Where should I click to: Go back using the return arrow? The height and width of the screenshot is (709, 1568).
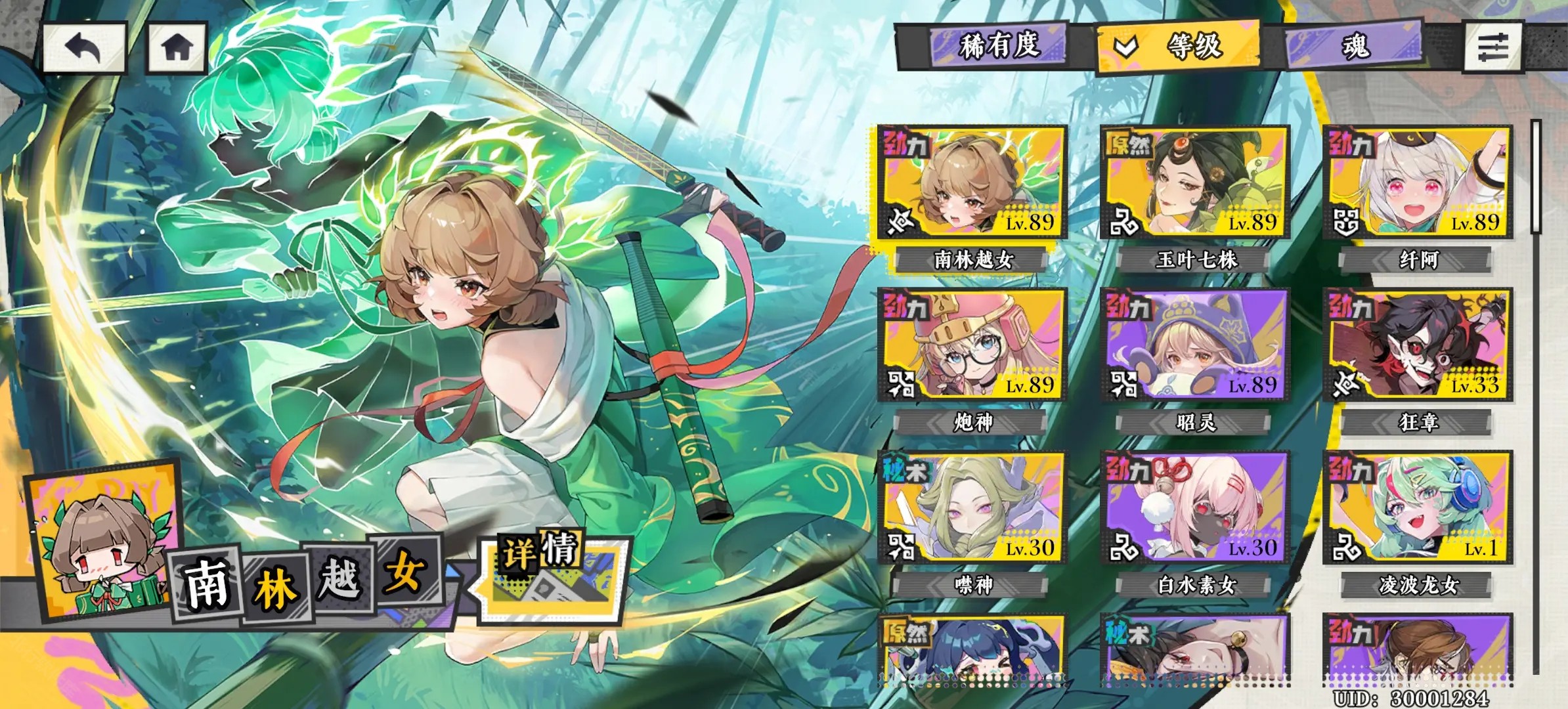tap(84, 47)
